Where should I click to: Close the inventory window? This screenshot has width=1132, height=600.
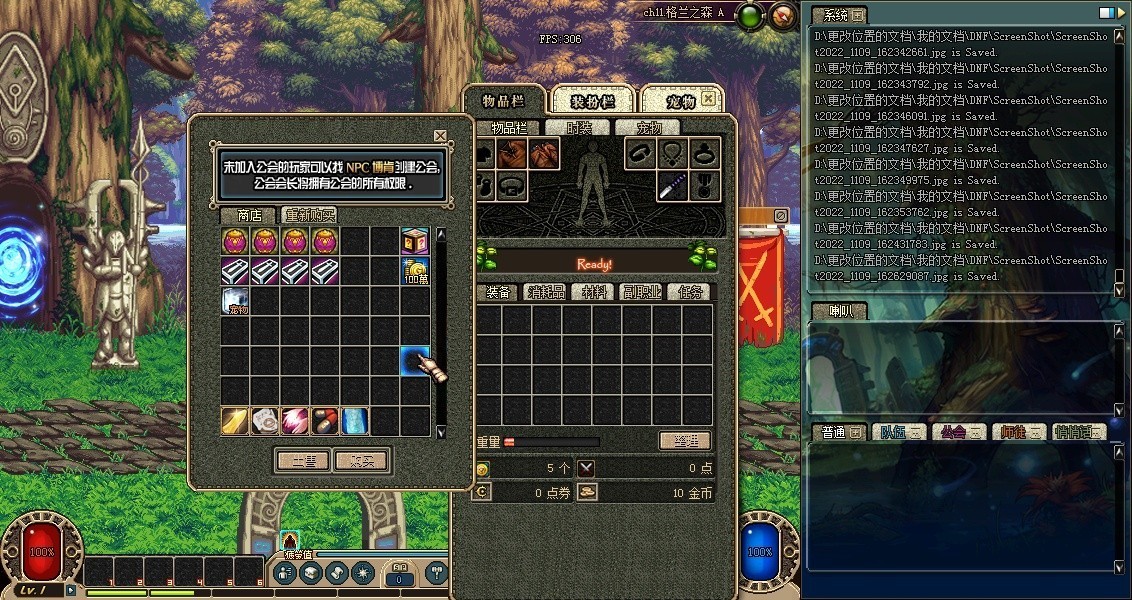point(708,99)
